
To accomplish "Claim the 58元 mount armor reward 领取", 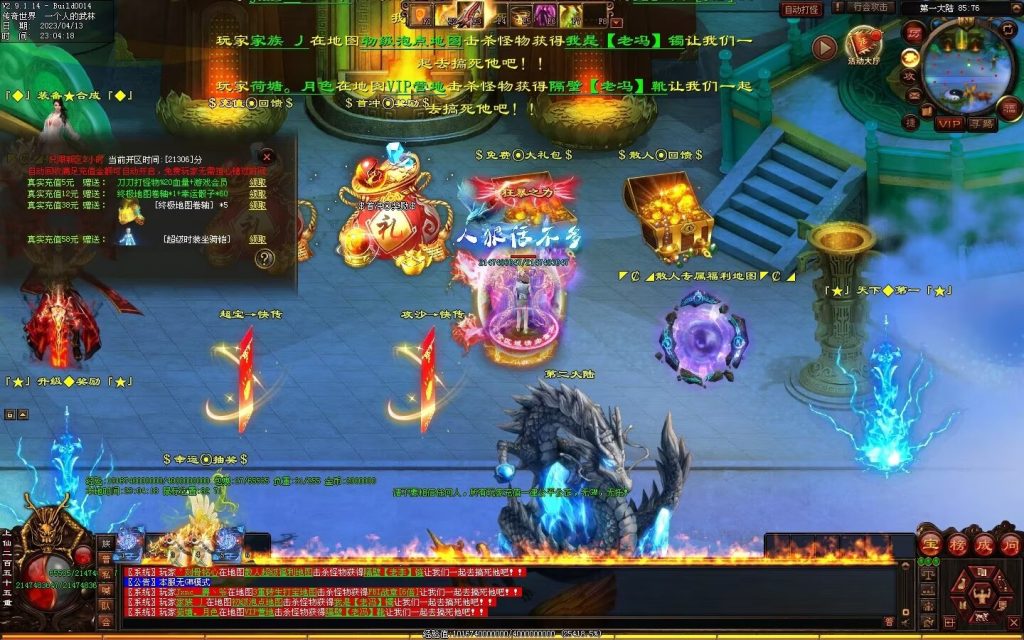I will coord(257,240).
